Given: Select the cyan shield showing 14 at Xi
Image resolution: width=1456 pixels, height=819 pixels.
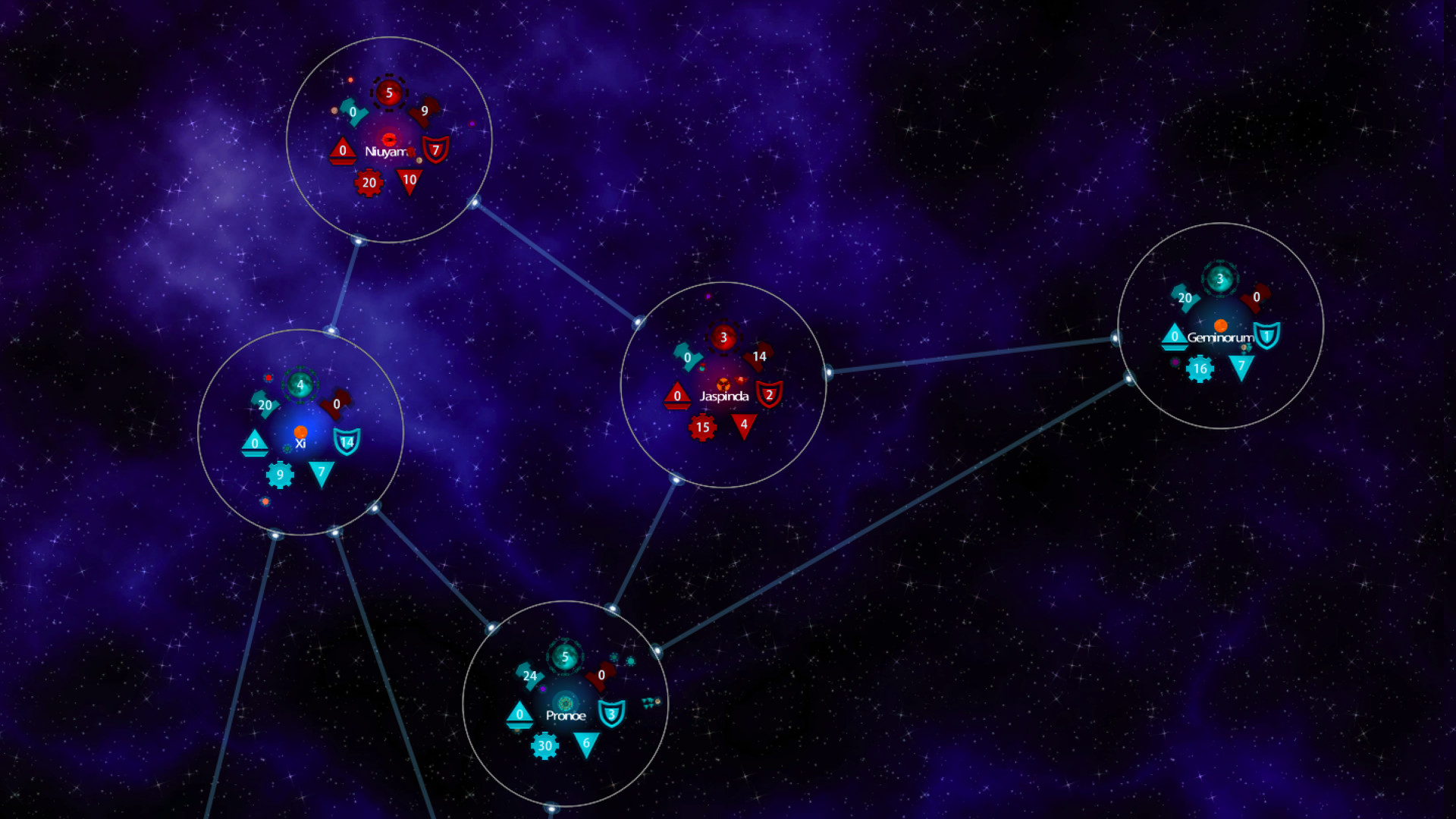Looking at the screenshot, I should pyautogui.click(x=346, y=440).
